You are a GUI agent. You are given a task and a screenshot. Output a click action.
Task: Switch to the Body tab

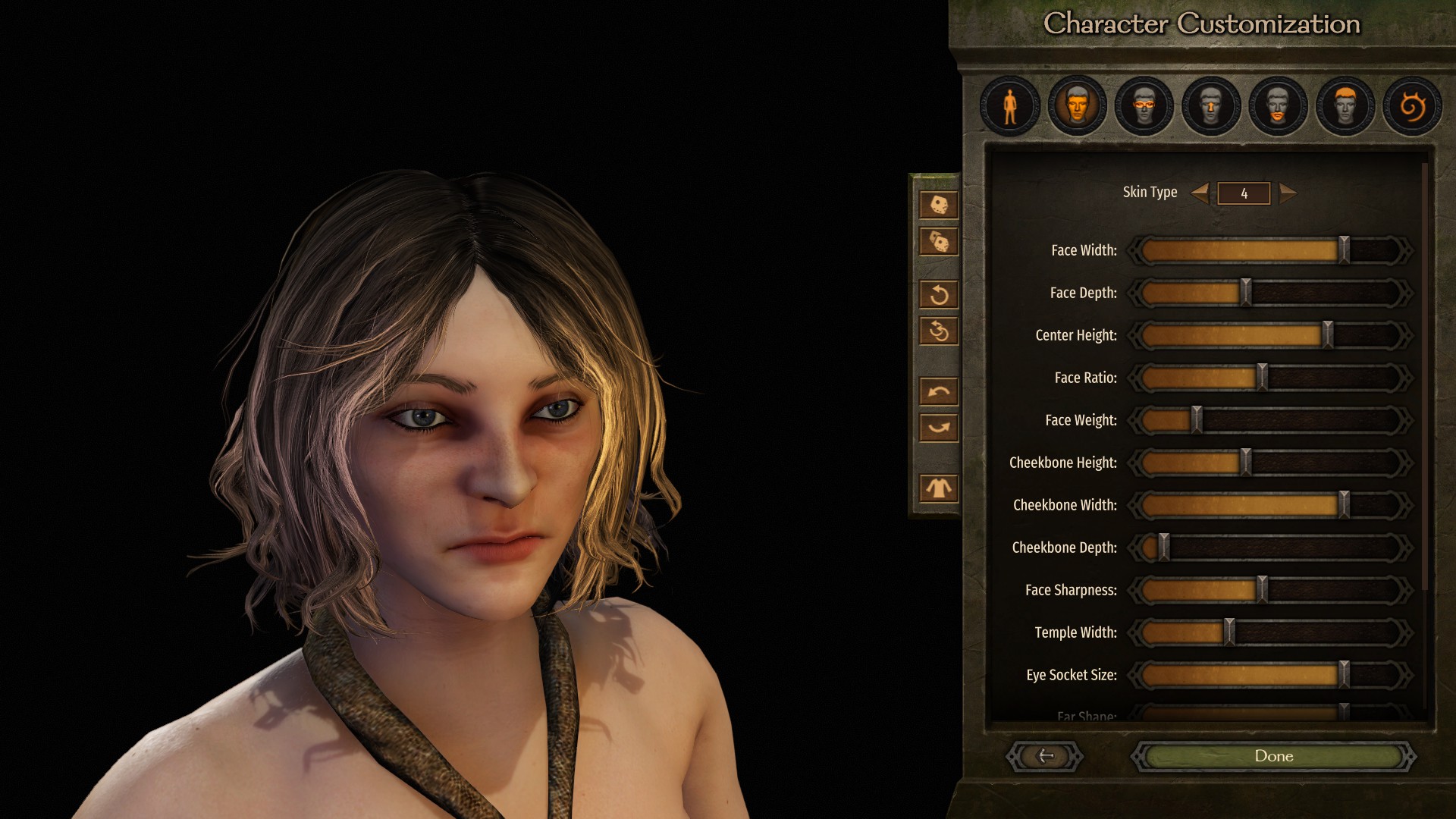(1009, 106)
